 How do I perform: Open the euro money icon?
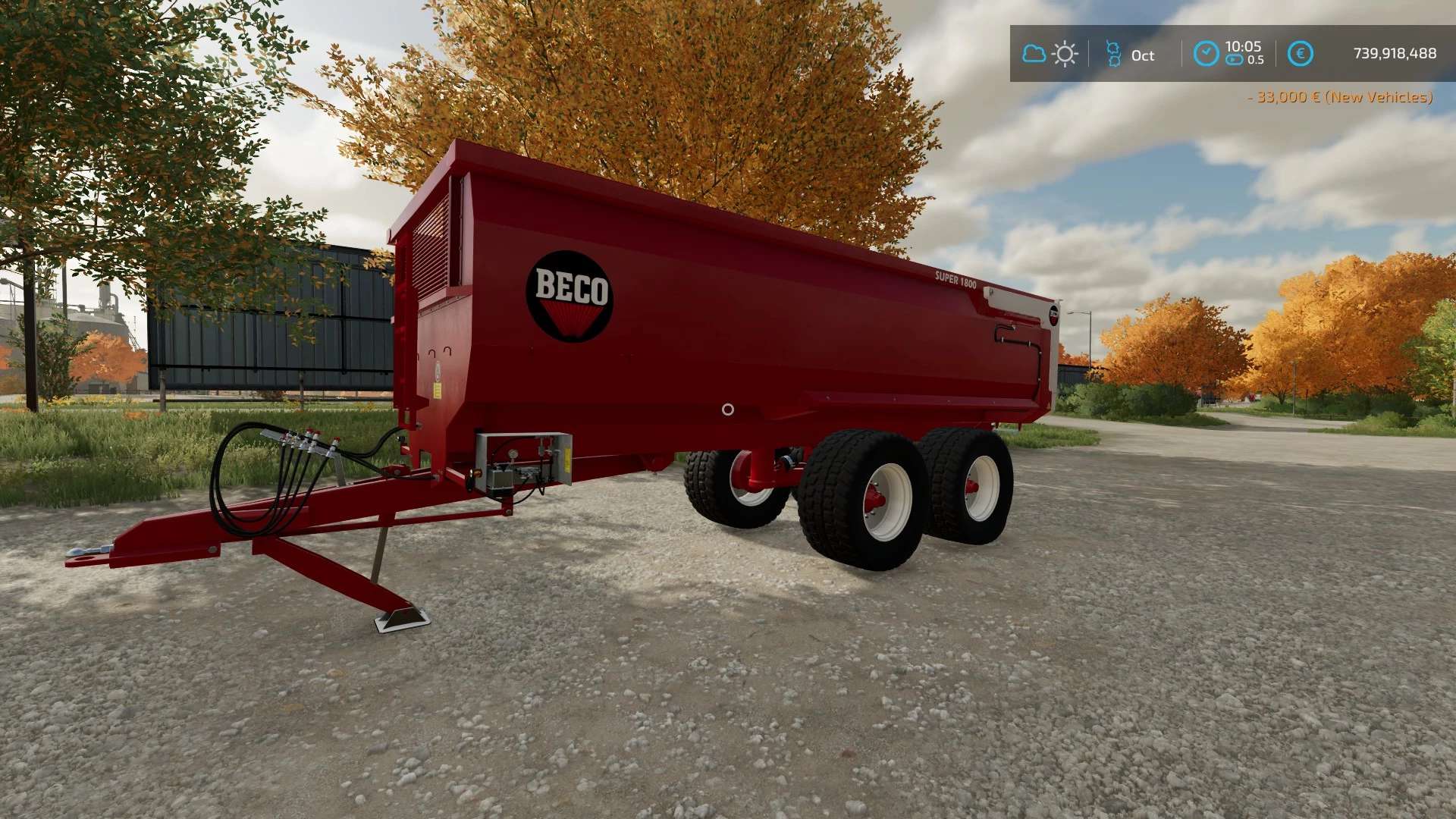tap(1301, 54)
